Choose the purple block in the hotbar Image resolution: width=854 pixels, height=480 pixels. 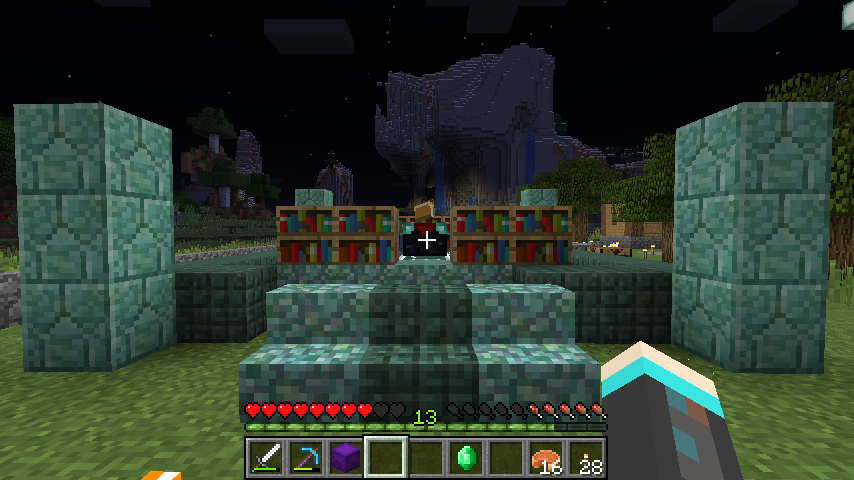(x=346, y=458)
